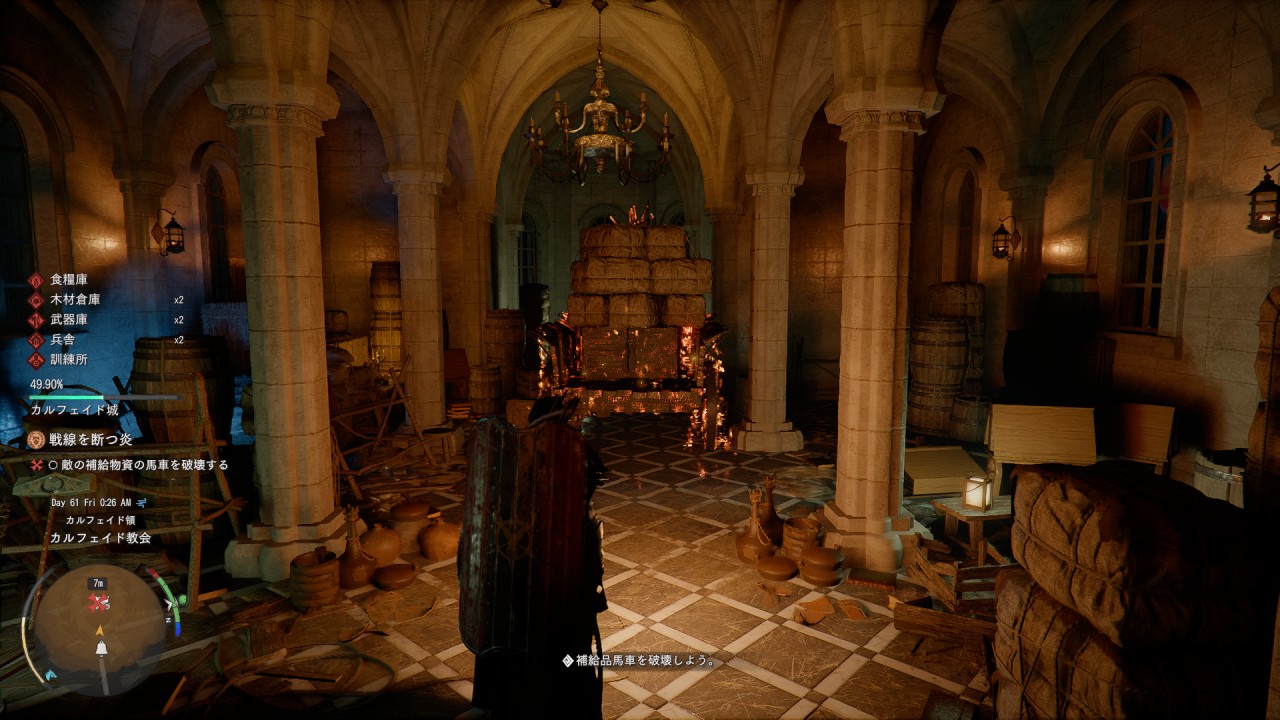This screenshot has height=720, width=1280.
Task: Select the 訓練所 training ground entry
Action: pos(69,360)
